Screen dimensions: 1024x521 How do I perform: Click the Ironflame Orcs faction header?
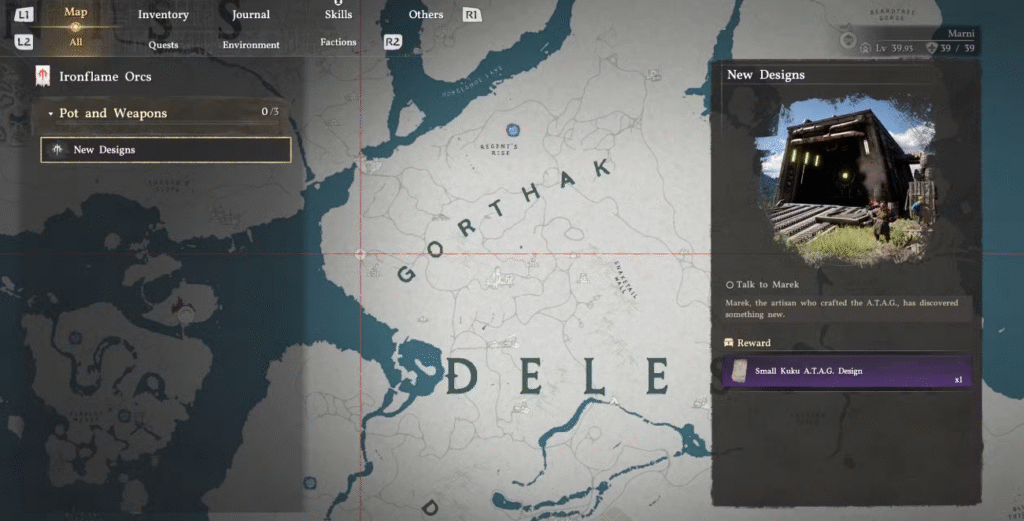click(105, 77)
